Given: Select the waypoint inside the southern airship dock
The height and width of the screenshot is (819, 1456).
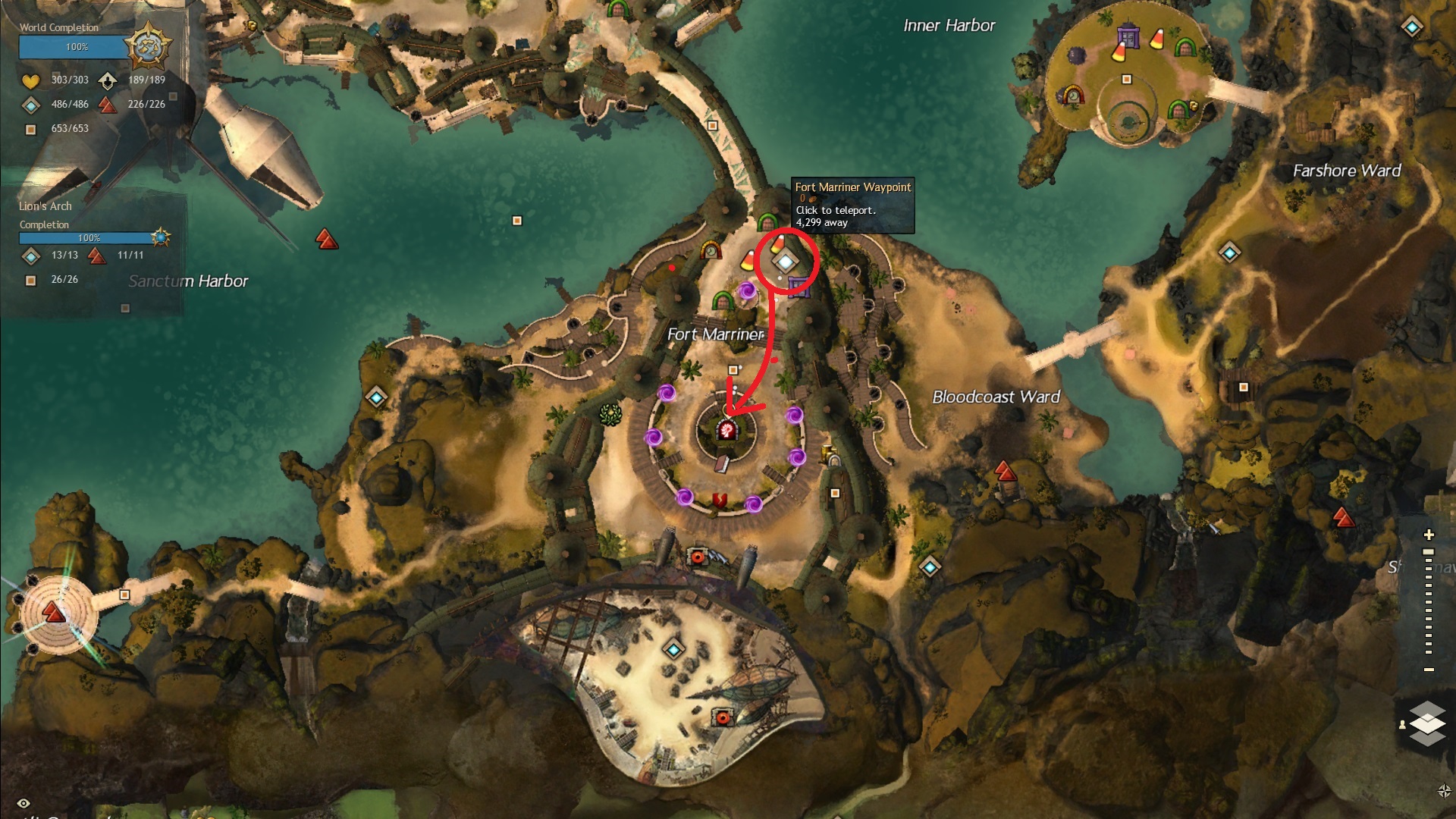Looking at the screenshot, I should (673, 649).
